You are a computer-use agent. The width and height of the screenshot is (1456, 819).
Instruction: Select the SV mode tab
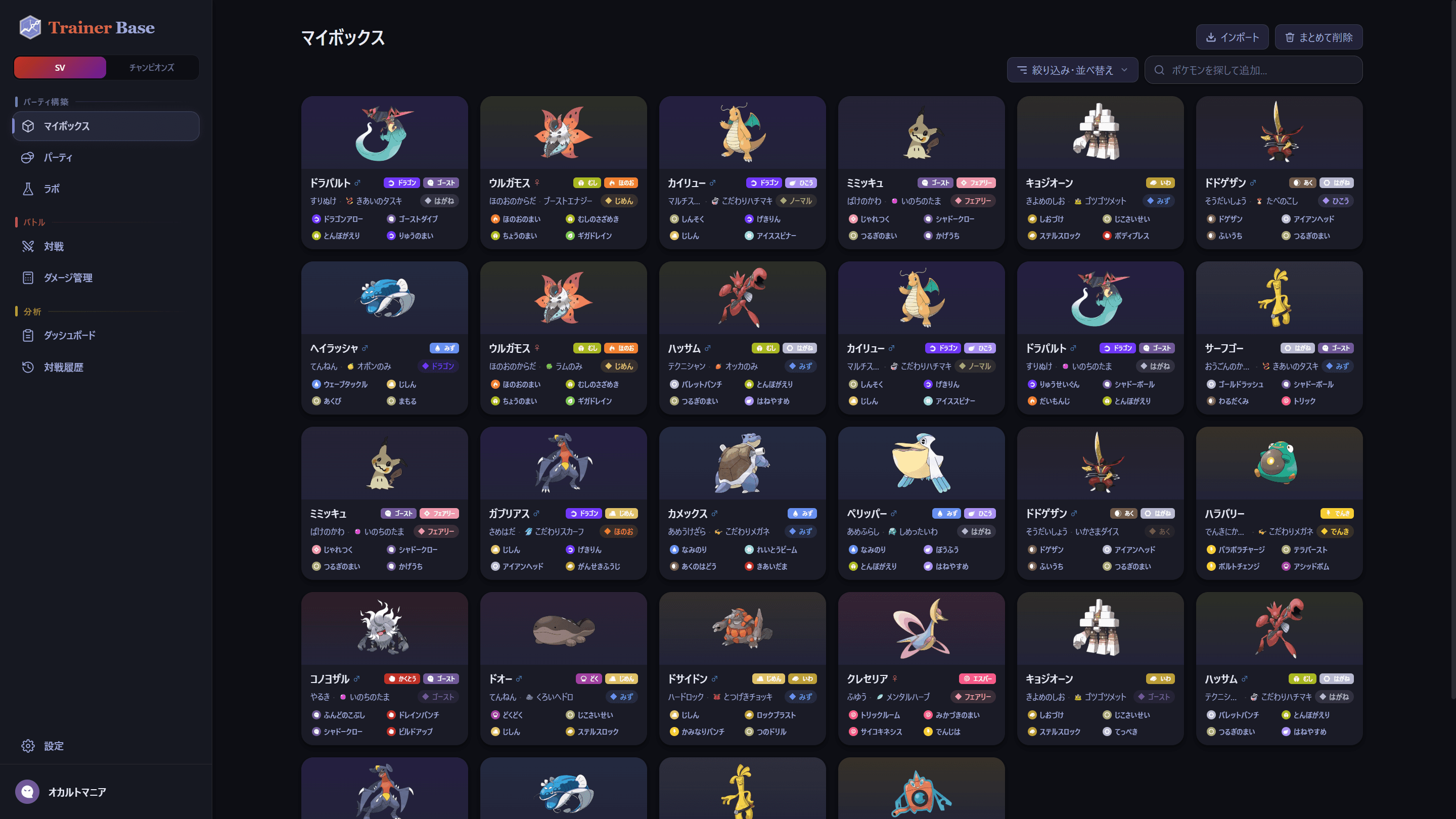pyautogui.click(x=59, y=67)
